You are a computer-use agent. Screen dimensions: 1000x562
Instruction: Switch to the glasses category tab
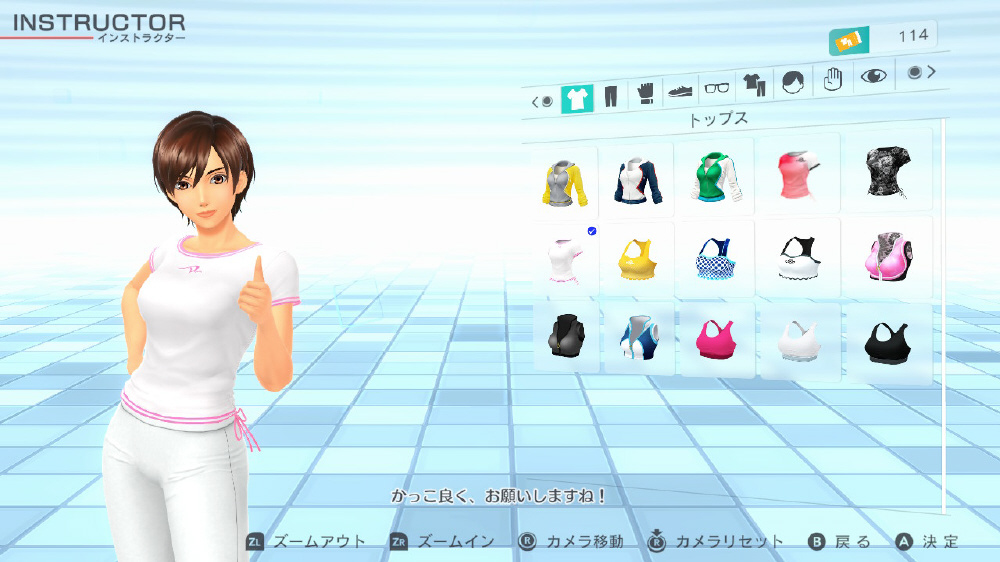[x=717, y=88]
